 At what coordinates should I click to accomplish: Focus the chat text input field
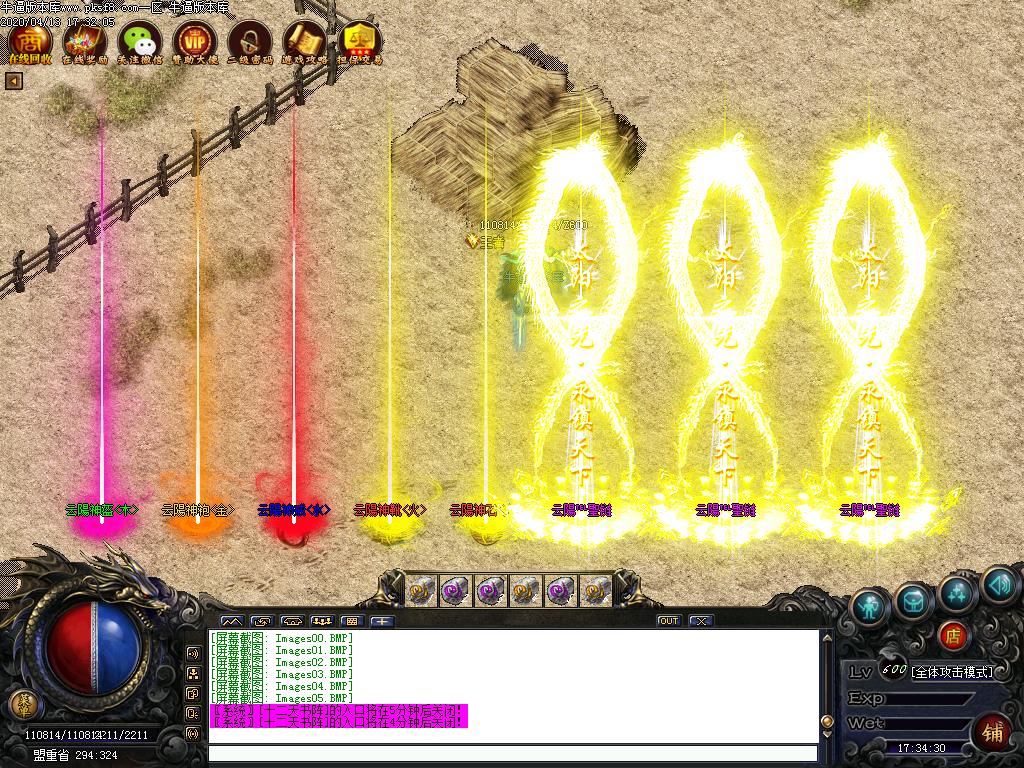(x=510, y=753)
